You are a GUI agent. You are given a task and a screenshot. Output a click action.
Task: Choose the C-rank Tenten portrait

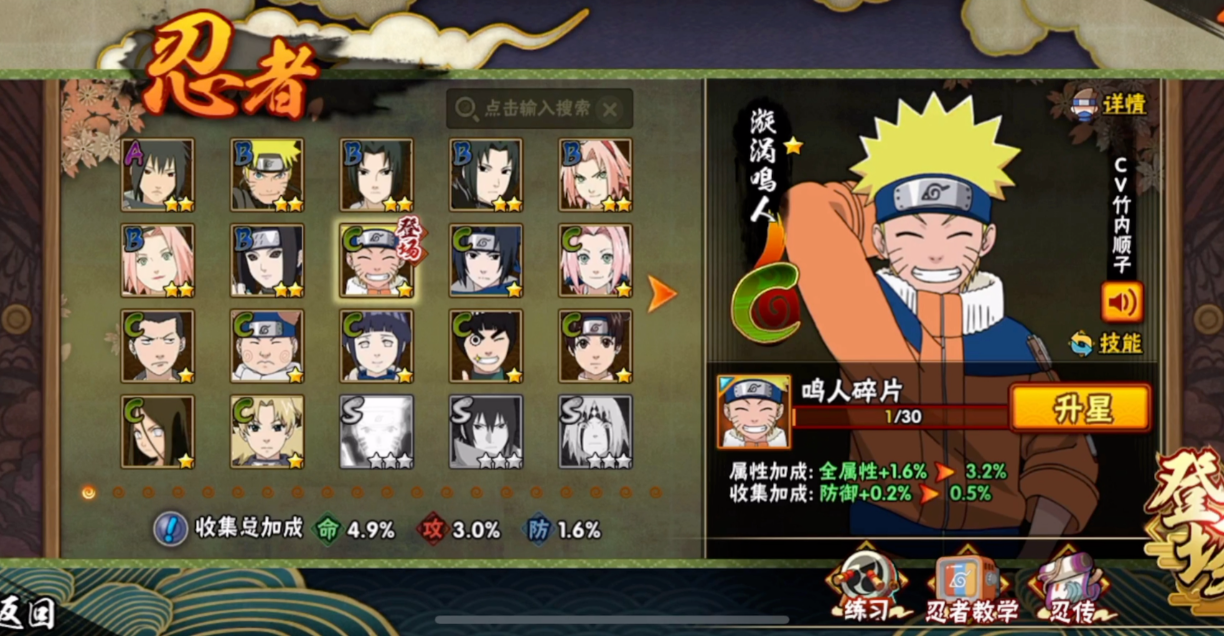tap(595, 346)
